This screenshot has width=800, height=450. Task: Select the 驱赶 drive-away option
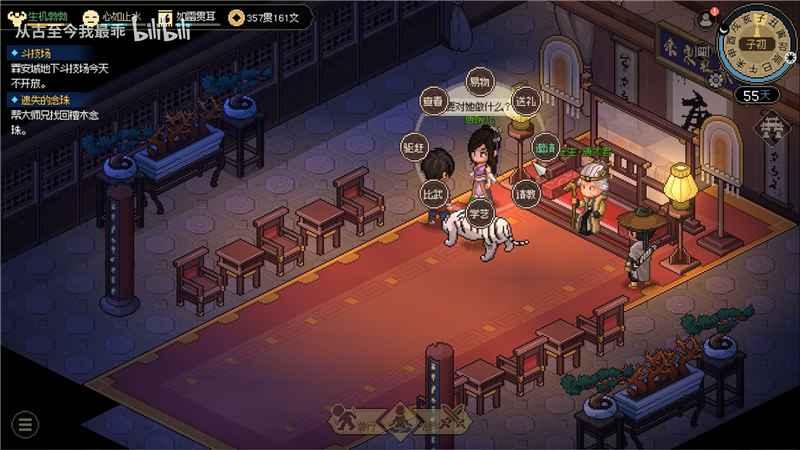(414, 146)
